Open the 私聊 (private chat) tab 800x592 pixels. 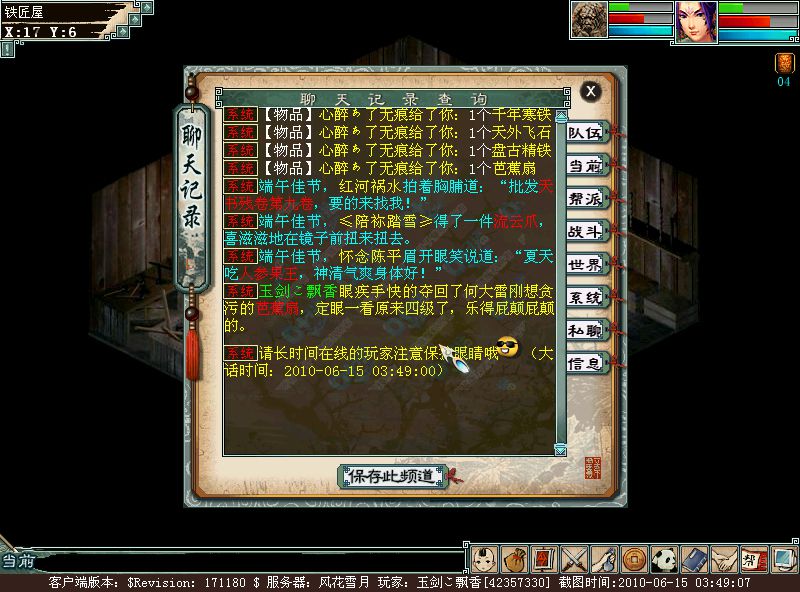point(585,330)
